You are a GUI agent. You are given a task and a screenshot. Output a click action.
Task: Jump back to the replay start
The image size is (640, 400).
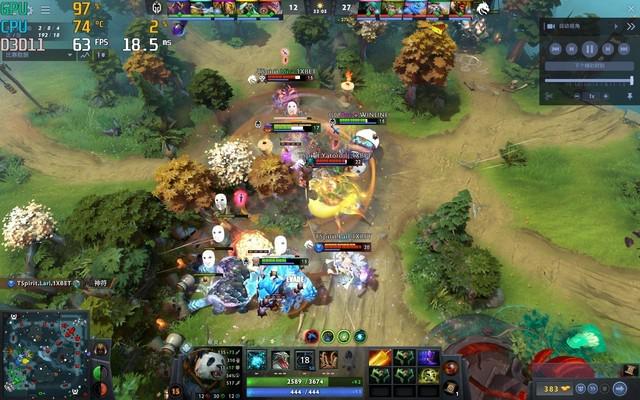(x=555, y=48)
